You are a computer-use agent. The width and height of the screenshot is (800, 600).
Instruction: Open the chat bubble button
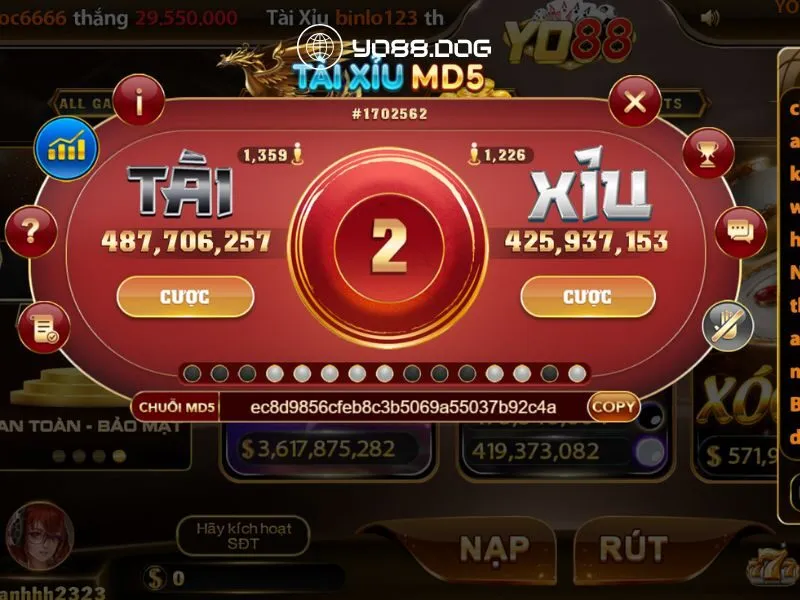pos(740,232)
